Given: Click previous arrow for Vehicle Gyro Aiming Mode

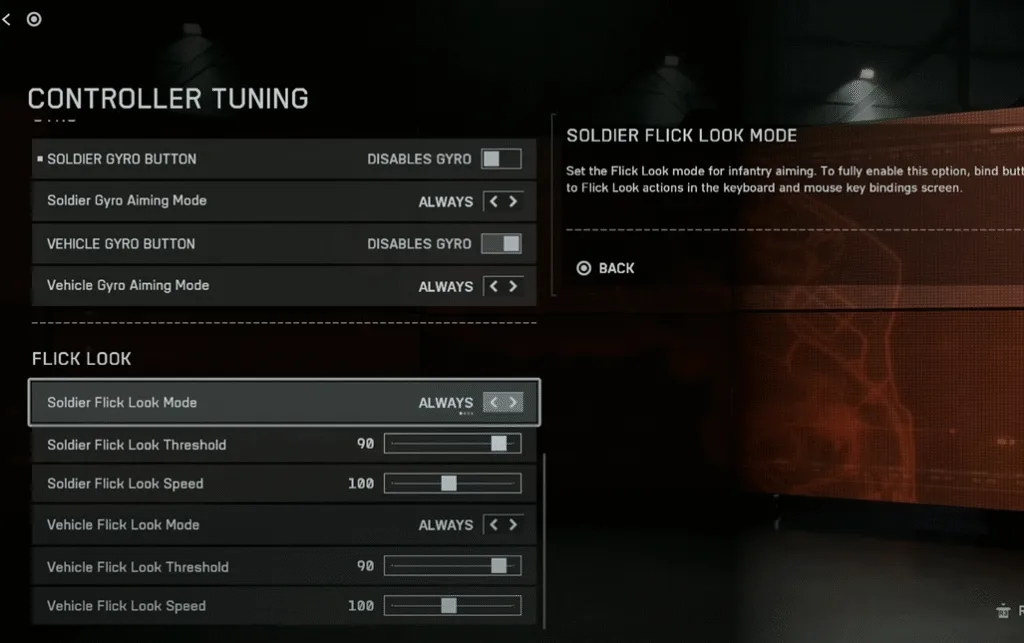Looking at the screenshot, I should 493,286.
